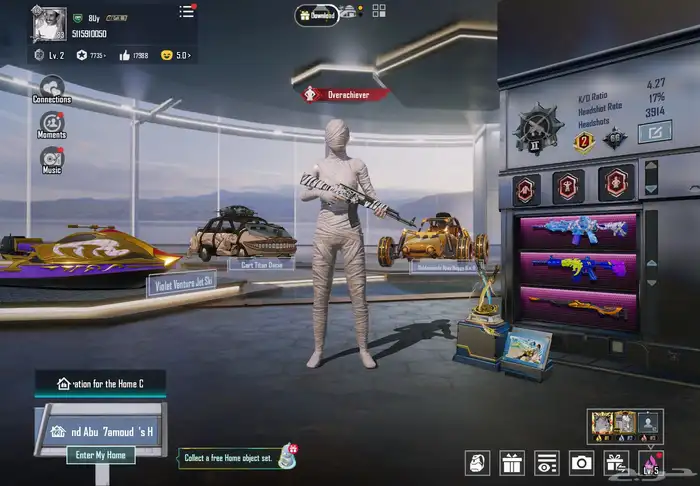The height and width of the screenshot is (486, 700).
Task: Select the Overachiever title badge
Action: point(345,93)
